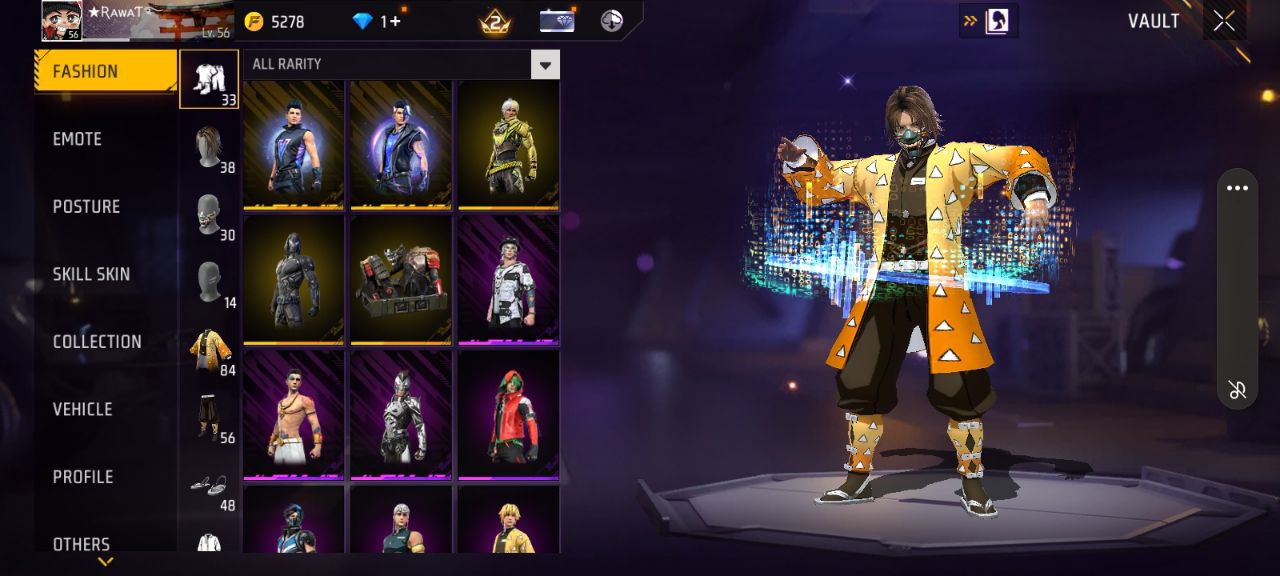Pick the red supply crate bundle
The height and width of the screenshot is (576, 1280).
[x=401, y=279]
